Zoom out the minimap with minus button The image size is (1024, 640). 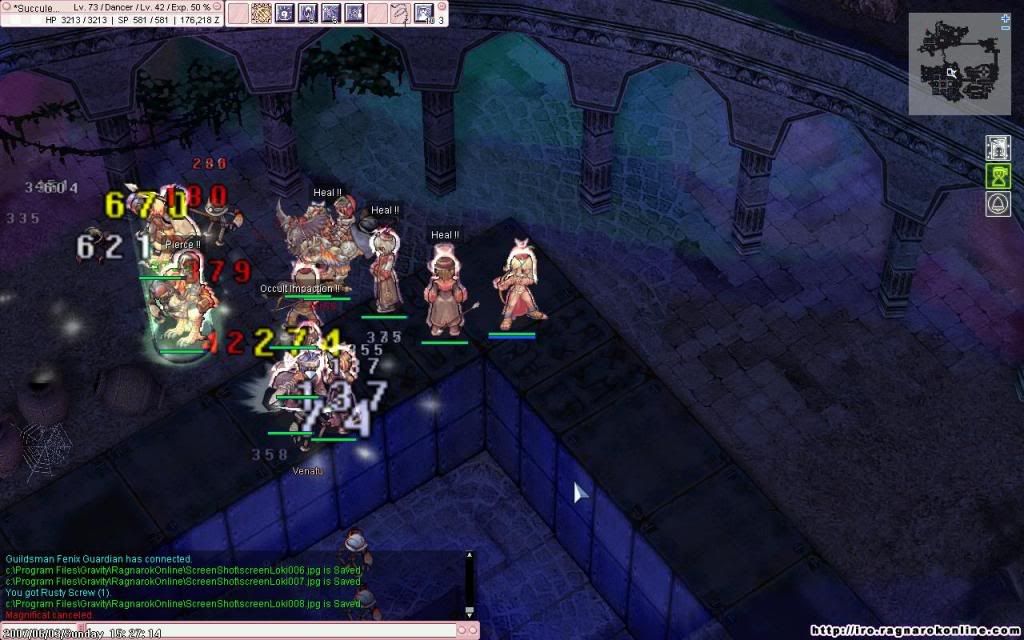1004,29
